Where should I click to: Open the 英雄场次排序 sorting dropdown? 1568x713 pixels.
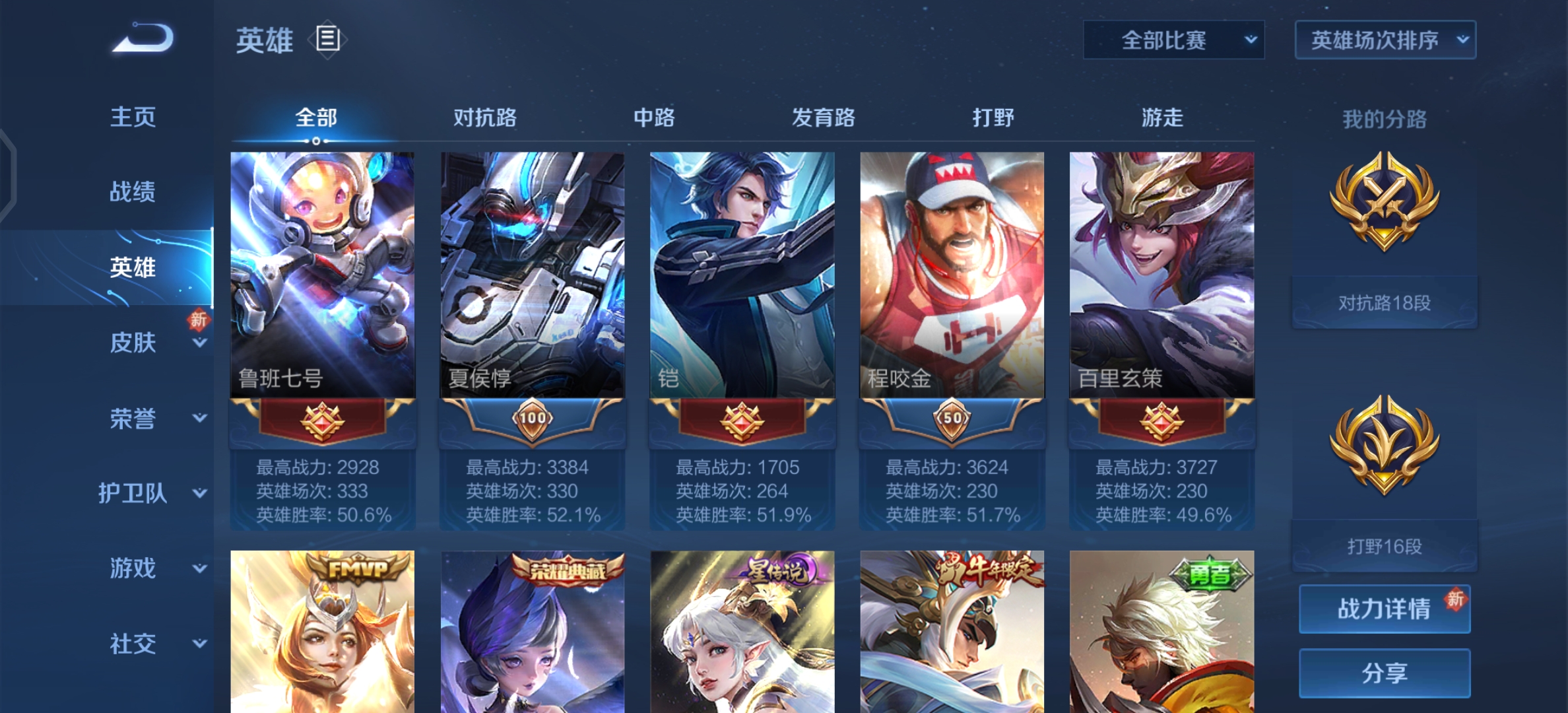pyautogui.click(x=1384, y=40)
